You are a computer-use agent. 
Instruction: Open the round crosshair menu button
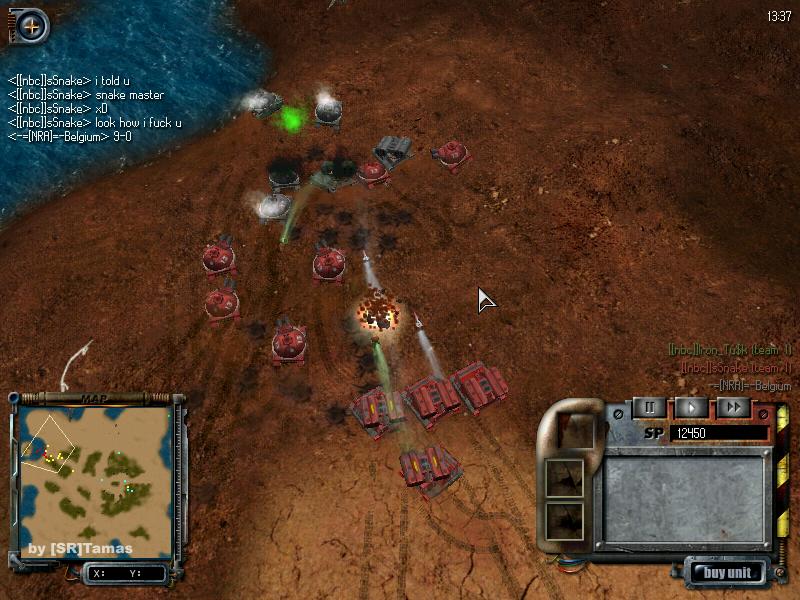(x=31, y=27)
